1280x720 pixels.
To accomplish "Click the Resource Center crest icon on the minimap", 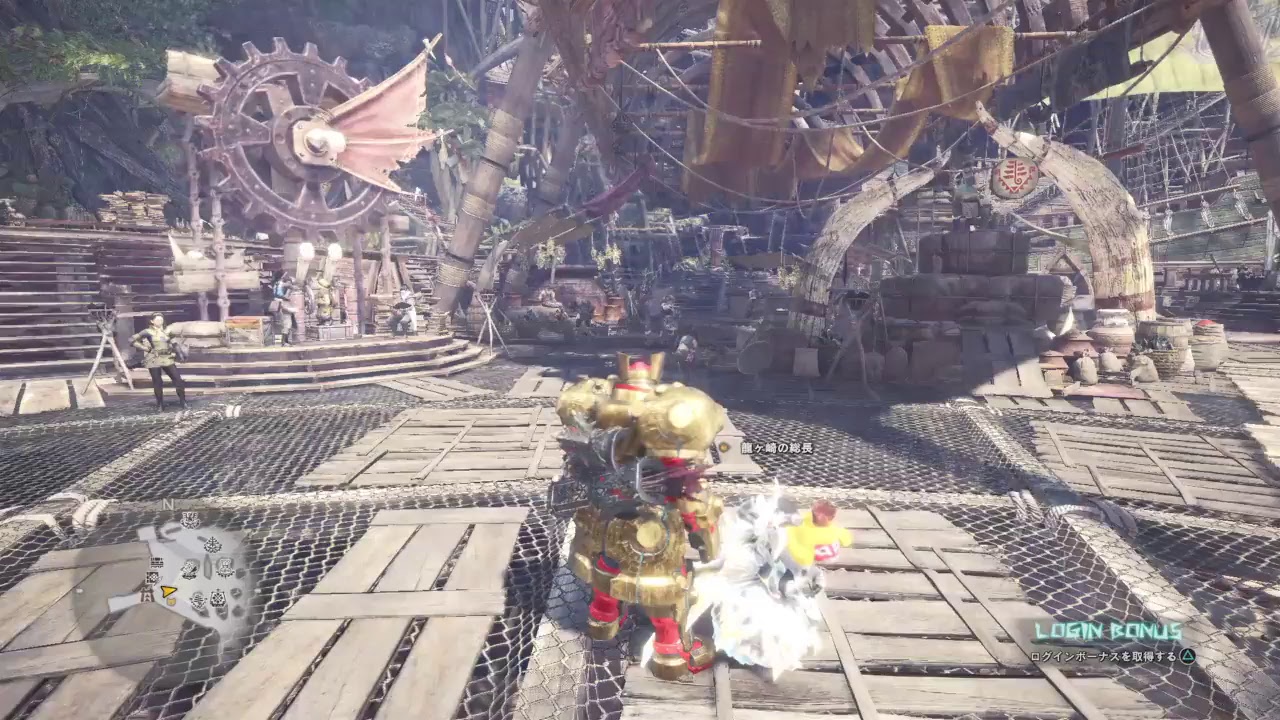I will [217, 598].
